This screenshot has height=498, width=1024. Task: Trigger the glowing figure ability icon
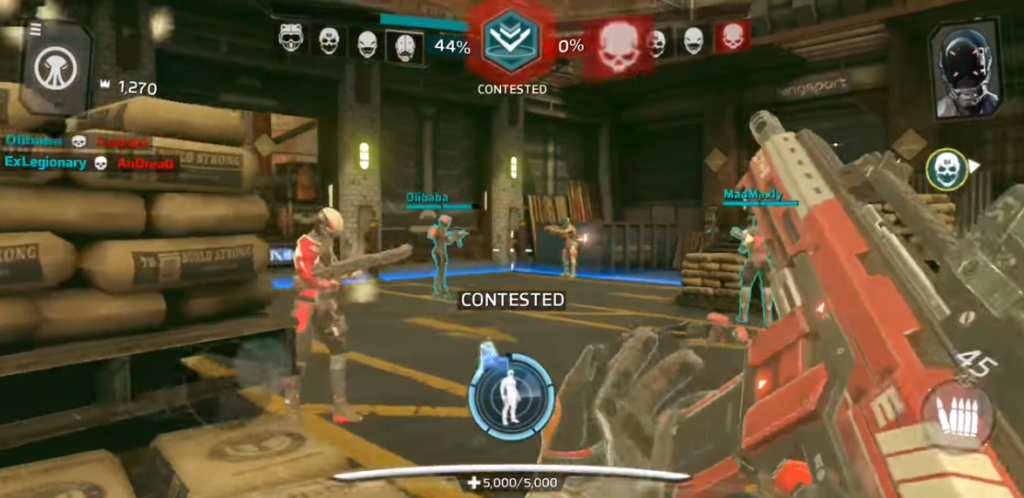point(511,395)
